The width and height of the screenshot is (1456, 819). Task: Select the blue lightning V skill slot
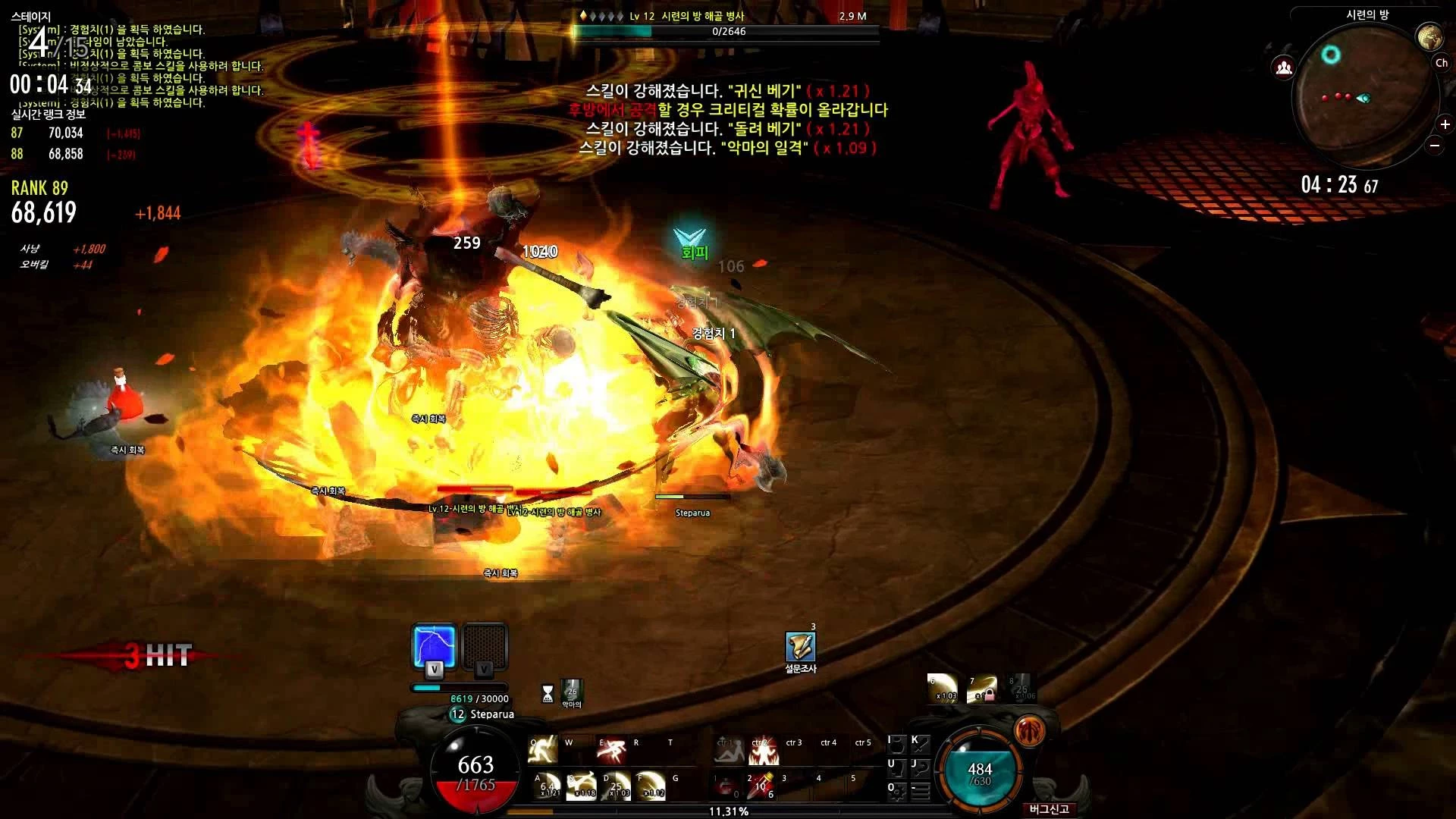[x=434, y=647]
